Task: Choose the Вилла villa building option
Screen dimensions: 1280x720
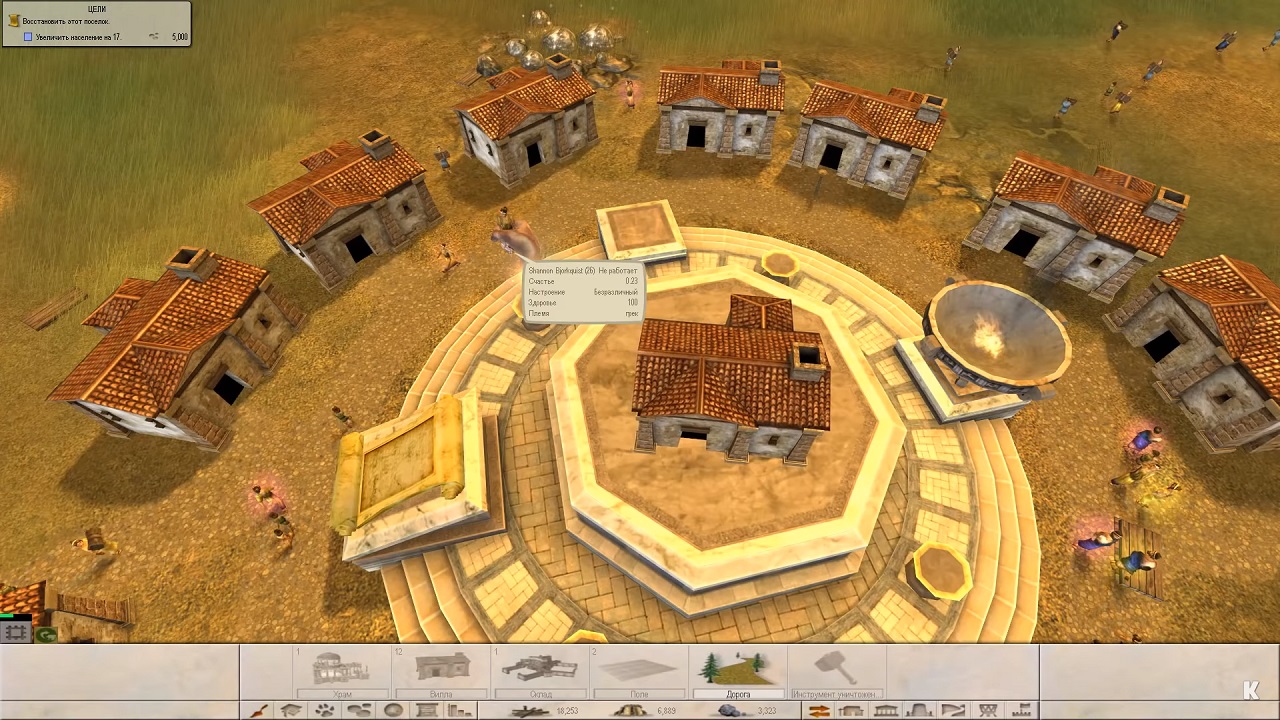Action: [x=441, y=671]
